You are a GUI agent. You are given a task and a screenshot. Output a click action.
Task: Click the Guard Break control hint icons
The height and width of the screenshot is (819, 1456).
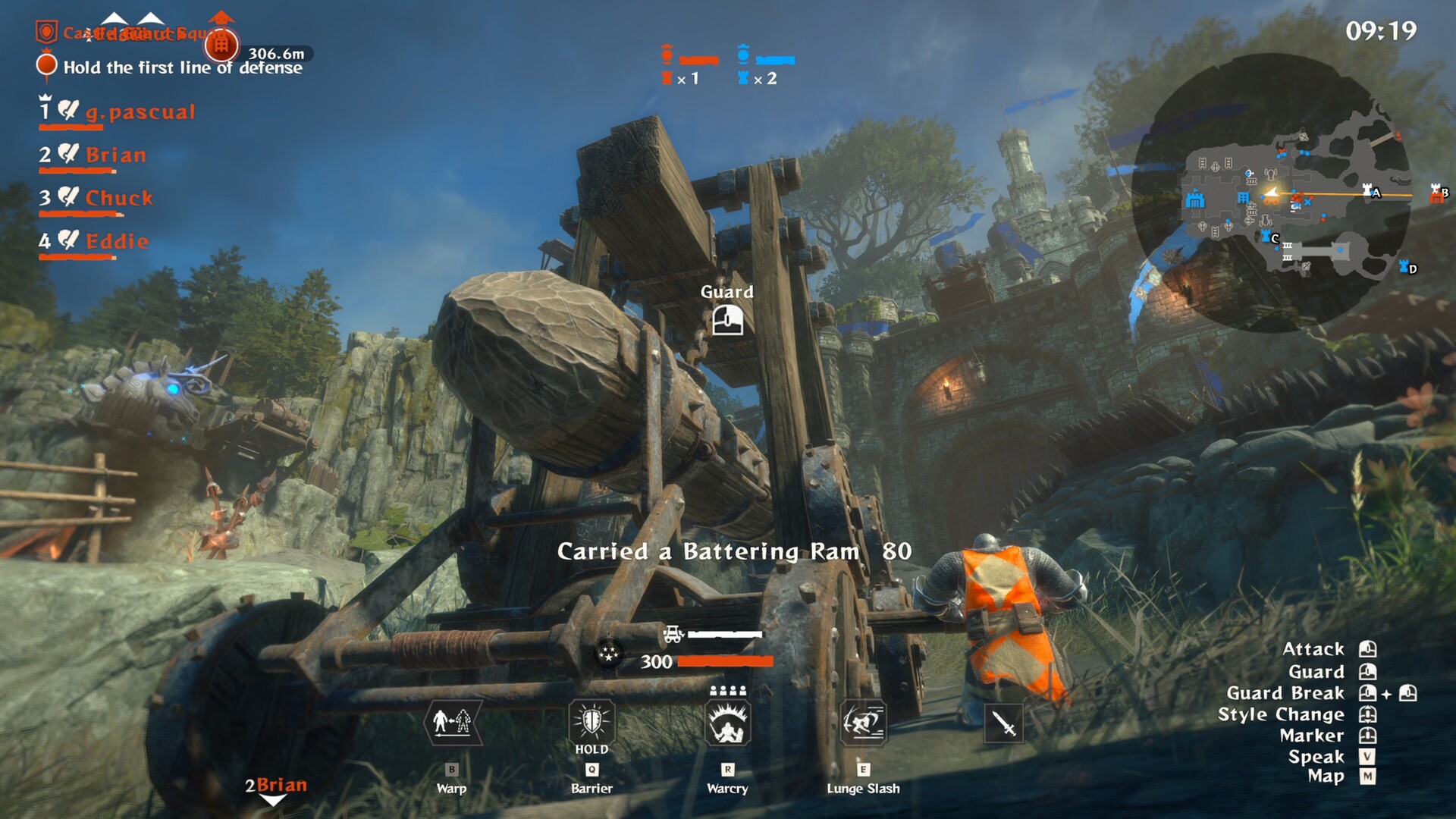pyautogui.click(x=1389, y=692)
